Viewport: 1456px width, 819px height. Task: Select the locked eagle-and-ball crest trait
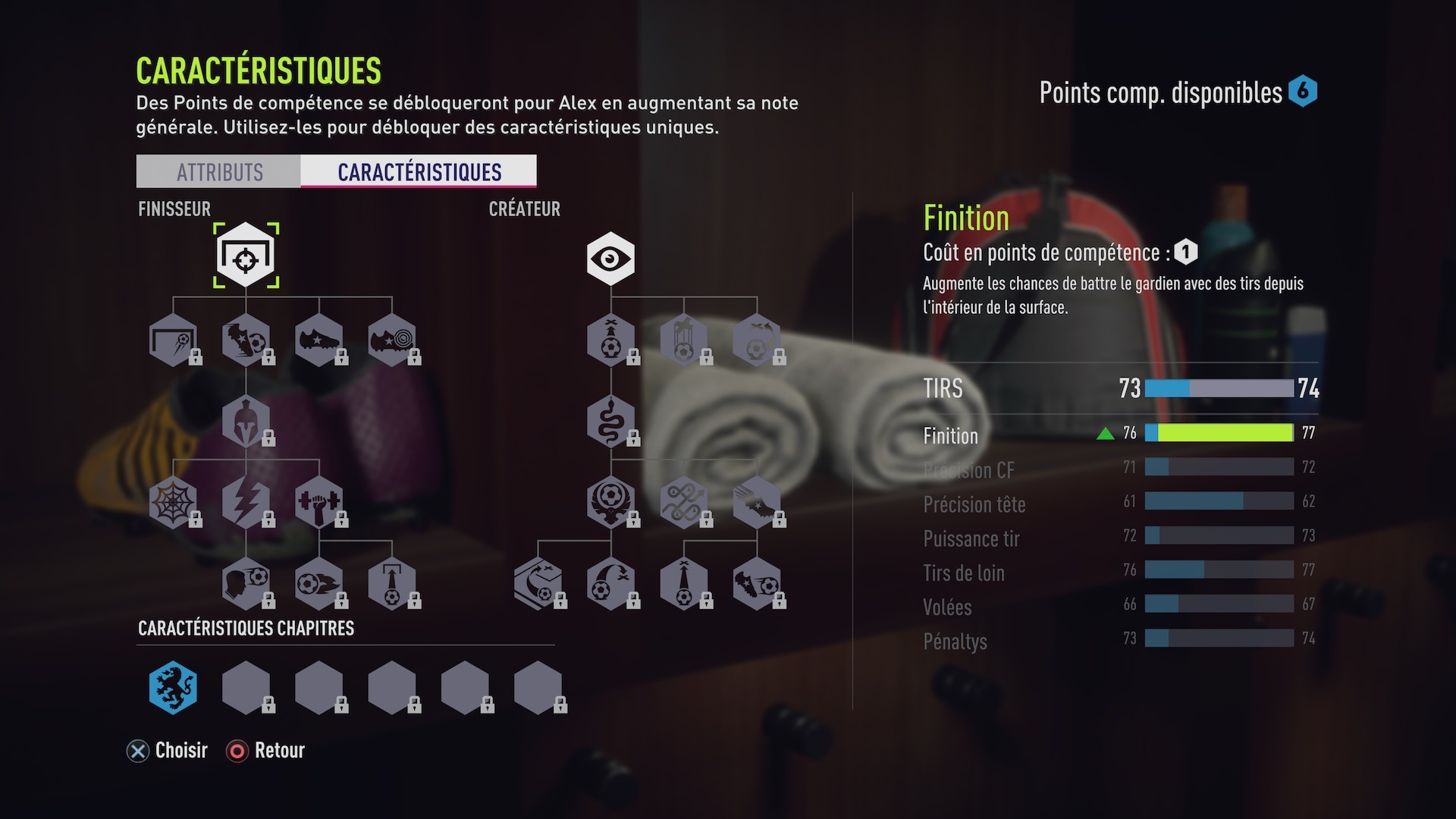610,502
